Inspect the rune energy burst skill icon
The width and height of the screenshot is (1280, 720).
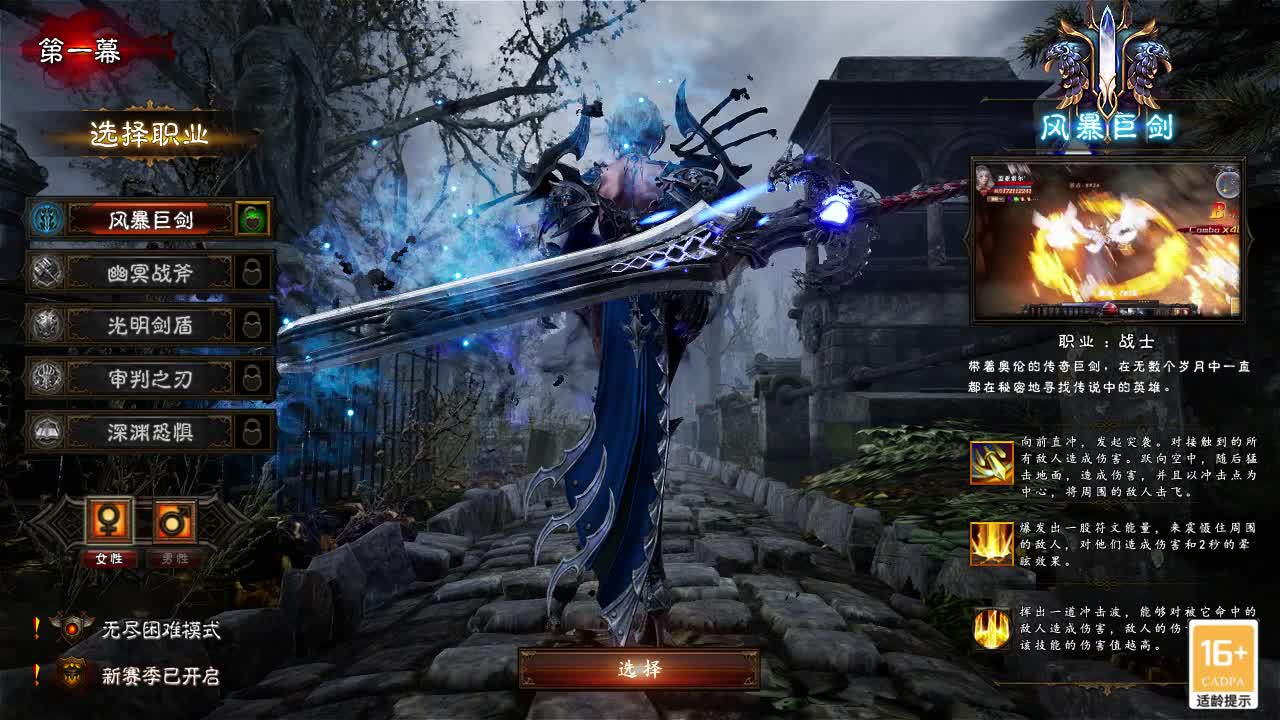point(991,544)
